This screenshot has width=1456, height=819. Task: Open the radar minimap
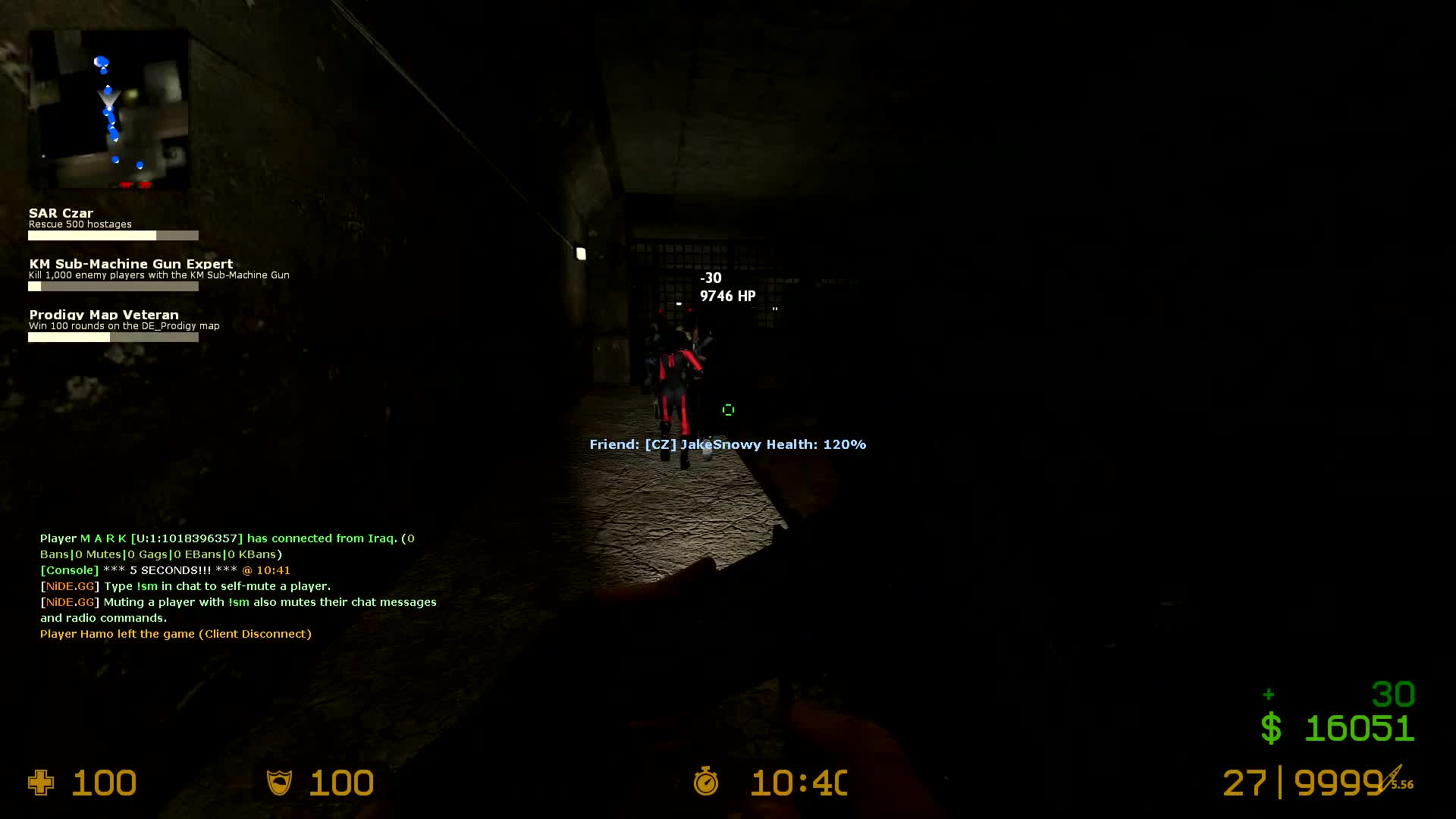(109, 109)
